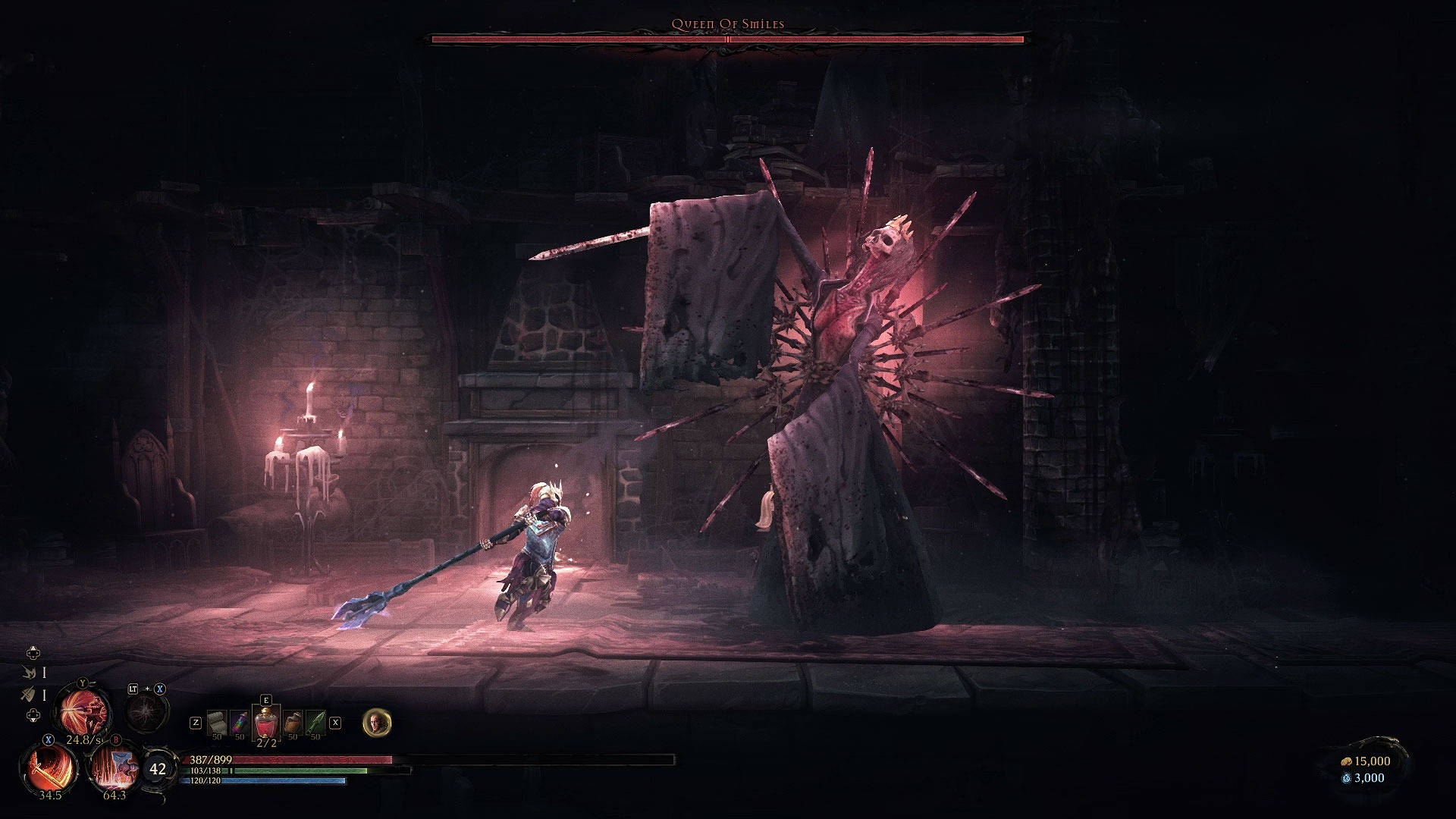Use the red health potion slot
The height and width of the screenshot is (819, 1456).
click(x=266, y=720)
